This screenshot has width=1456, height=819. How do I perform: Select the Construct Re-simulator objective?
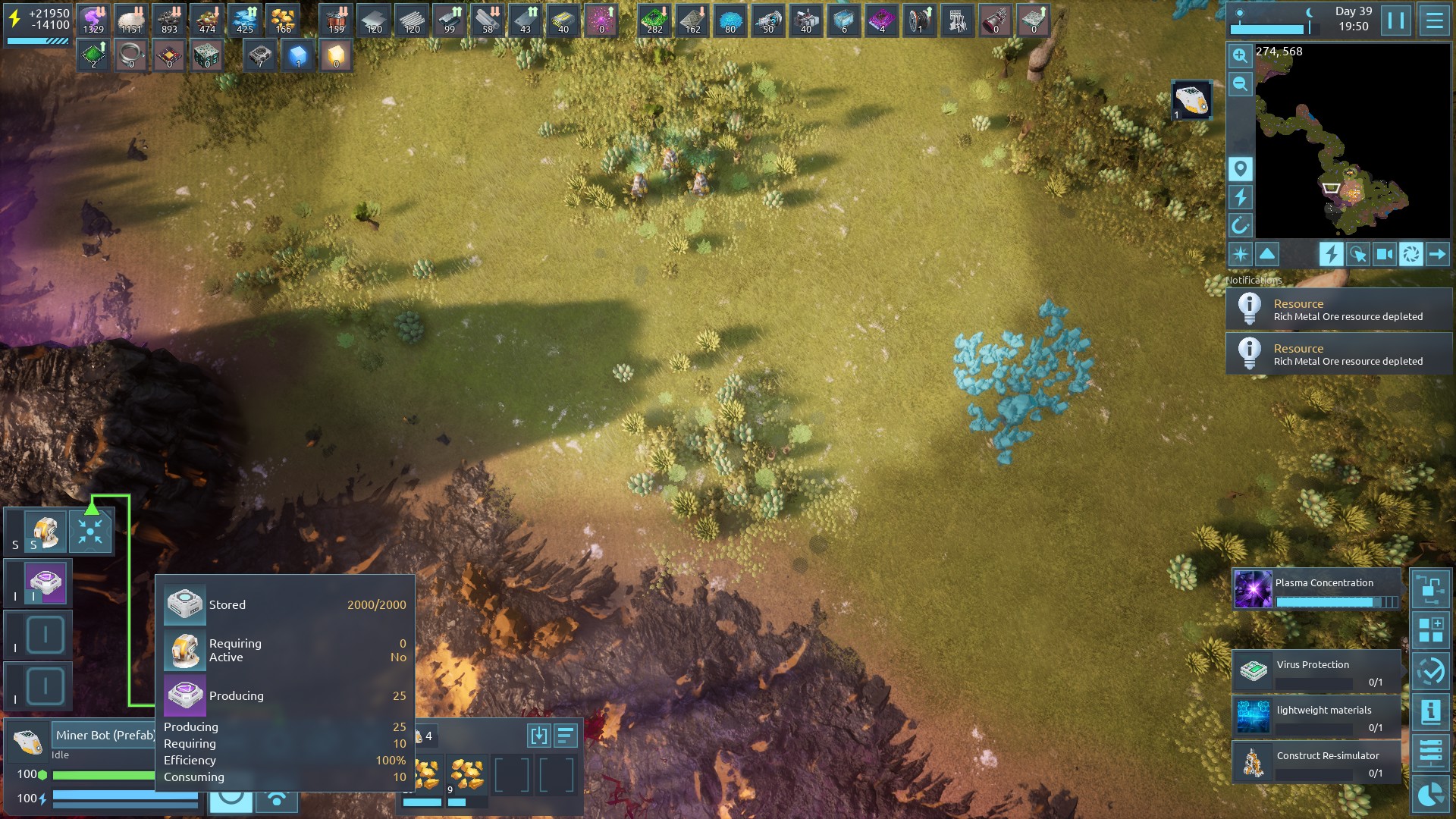[1316, 762]
